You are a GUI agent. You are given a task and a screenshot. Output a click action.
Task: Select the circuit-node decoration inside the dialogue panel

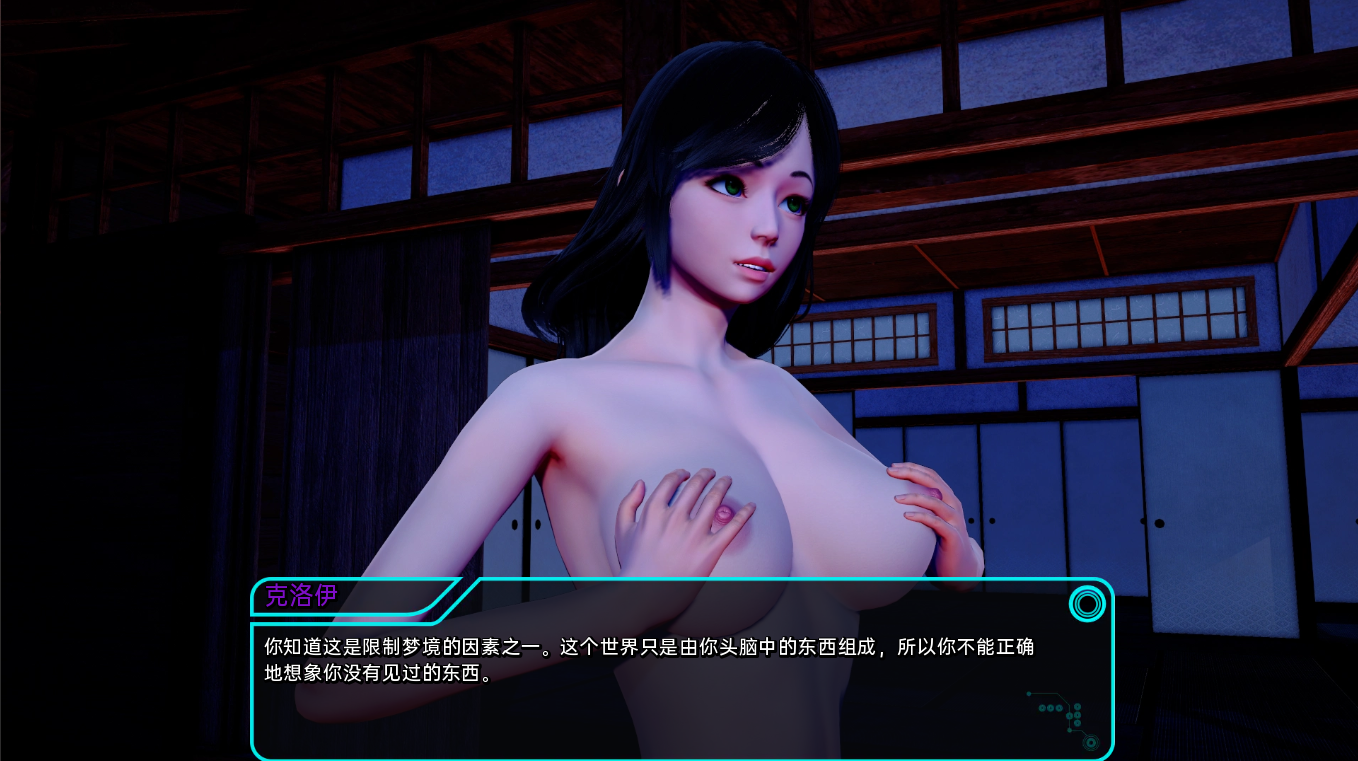click(1060, 715)
